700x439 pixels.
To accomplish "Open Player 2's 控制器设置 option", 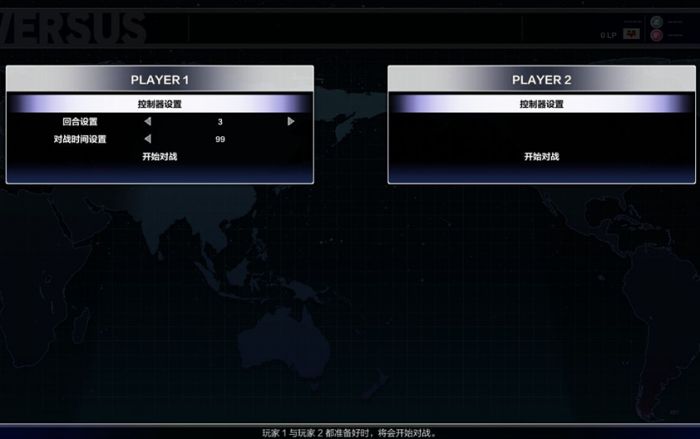I will click(x=541, y=104).
